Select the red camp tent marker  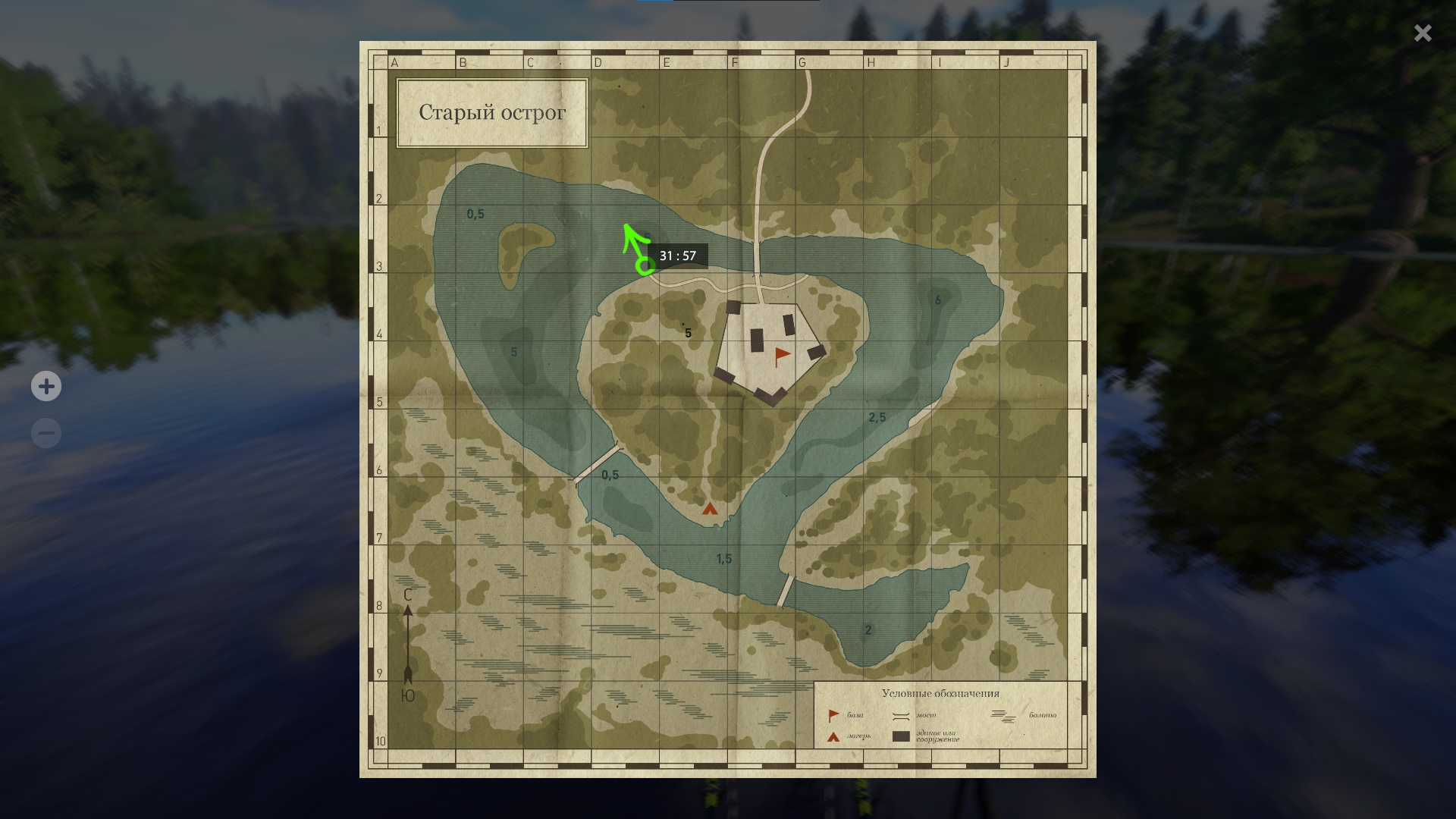tap(710, 509)
